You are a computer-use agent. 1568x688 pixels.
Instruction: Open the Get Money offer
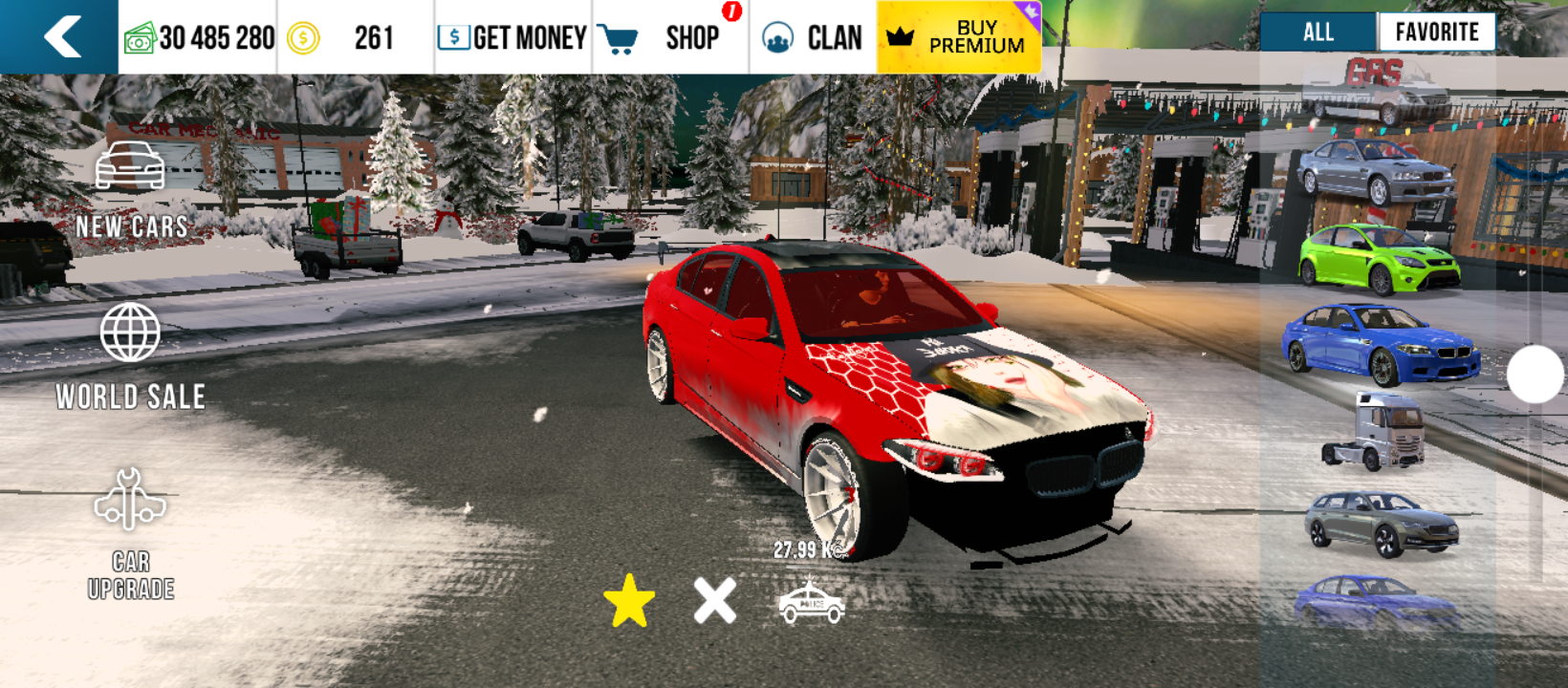click(x=512, y=38)
